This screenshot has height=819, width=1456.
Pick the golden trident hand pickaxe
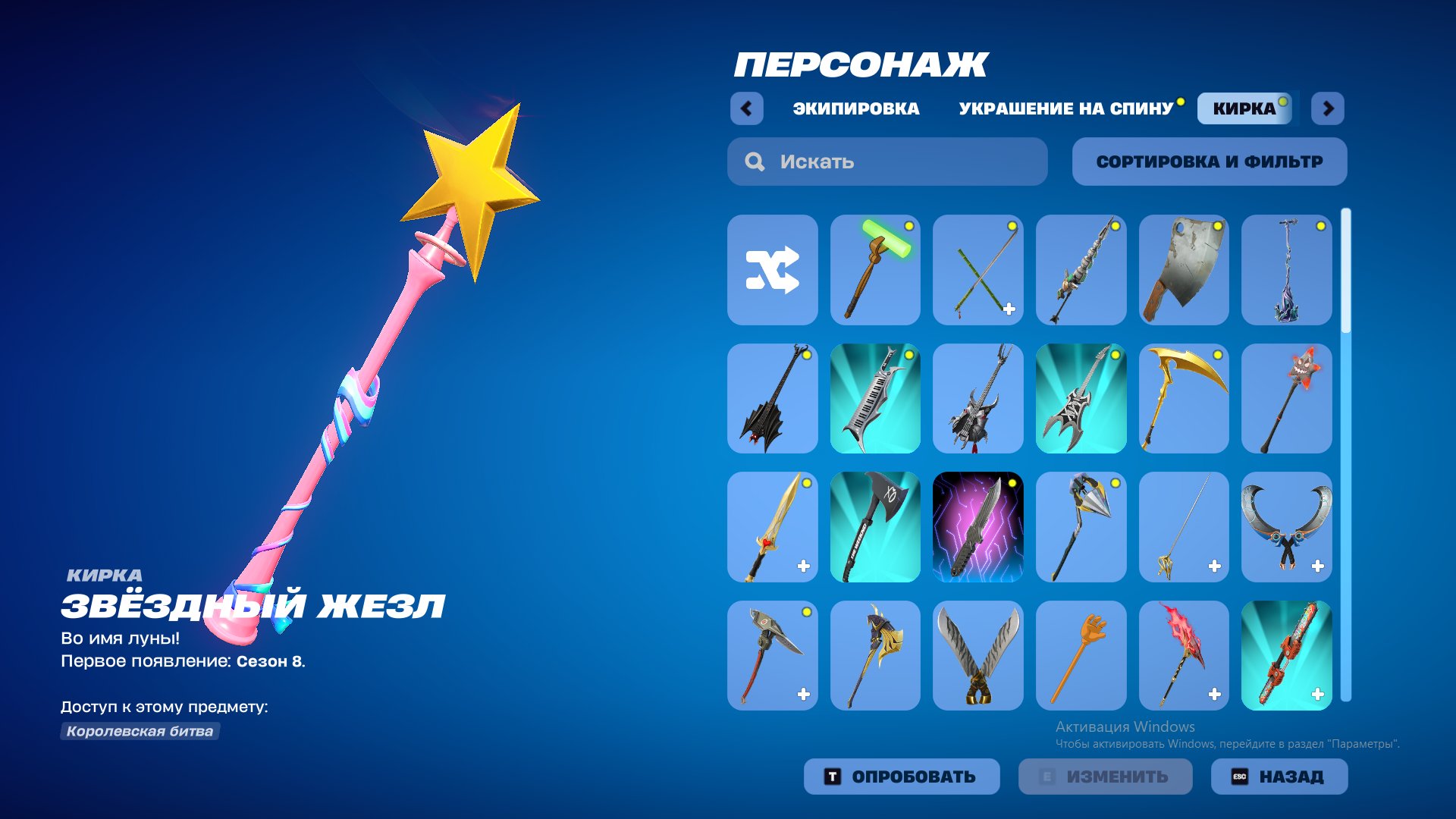click(1081, 656)
